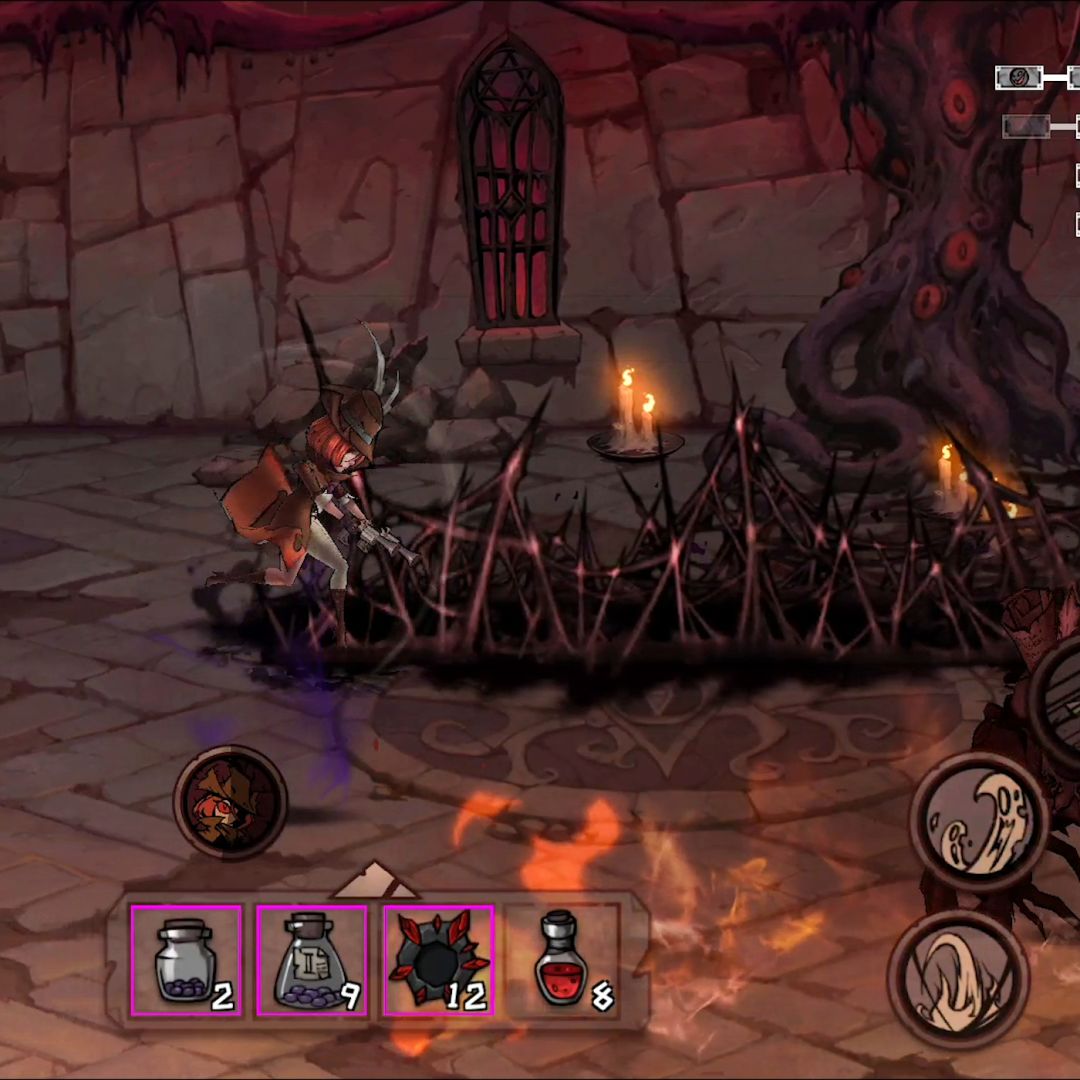Expand the item bar with the up arrow

pos(375,881)
